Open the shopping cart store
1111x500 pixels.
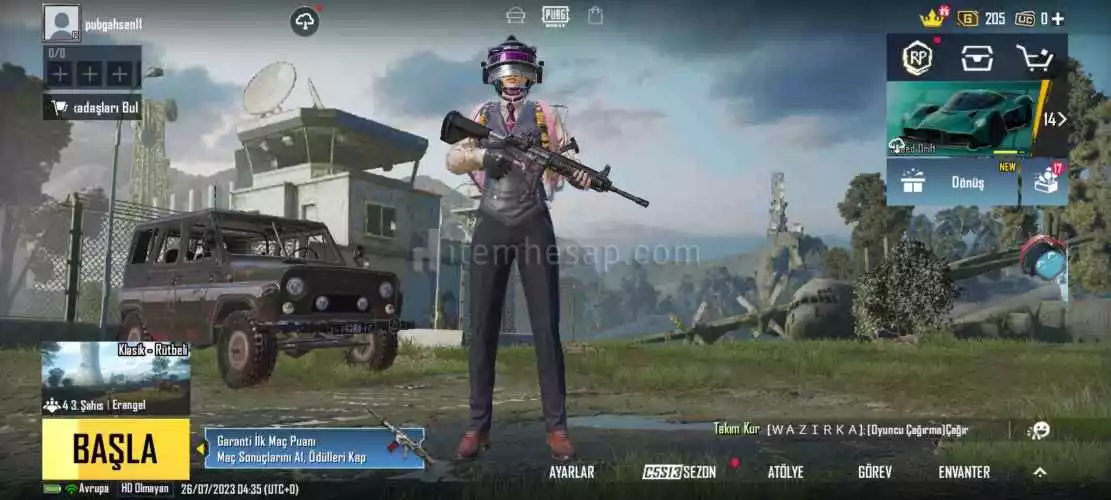click(1037, 58)
